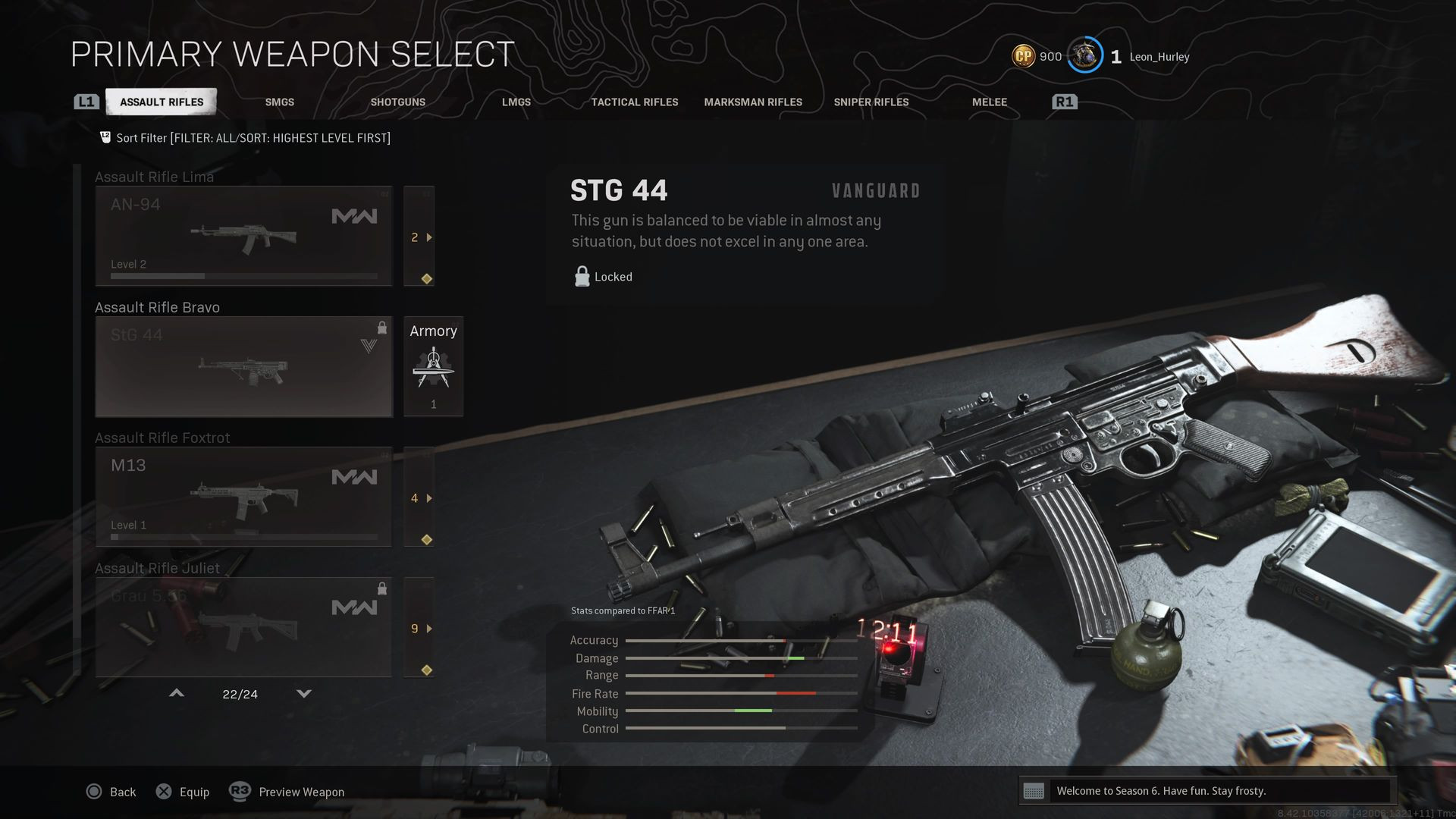The image size is (1456, 819).
Task: Expand Grau 5.56 blueprint variants
Action: tap(419, 628)
